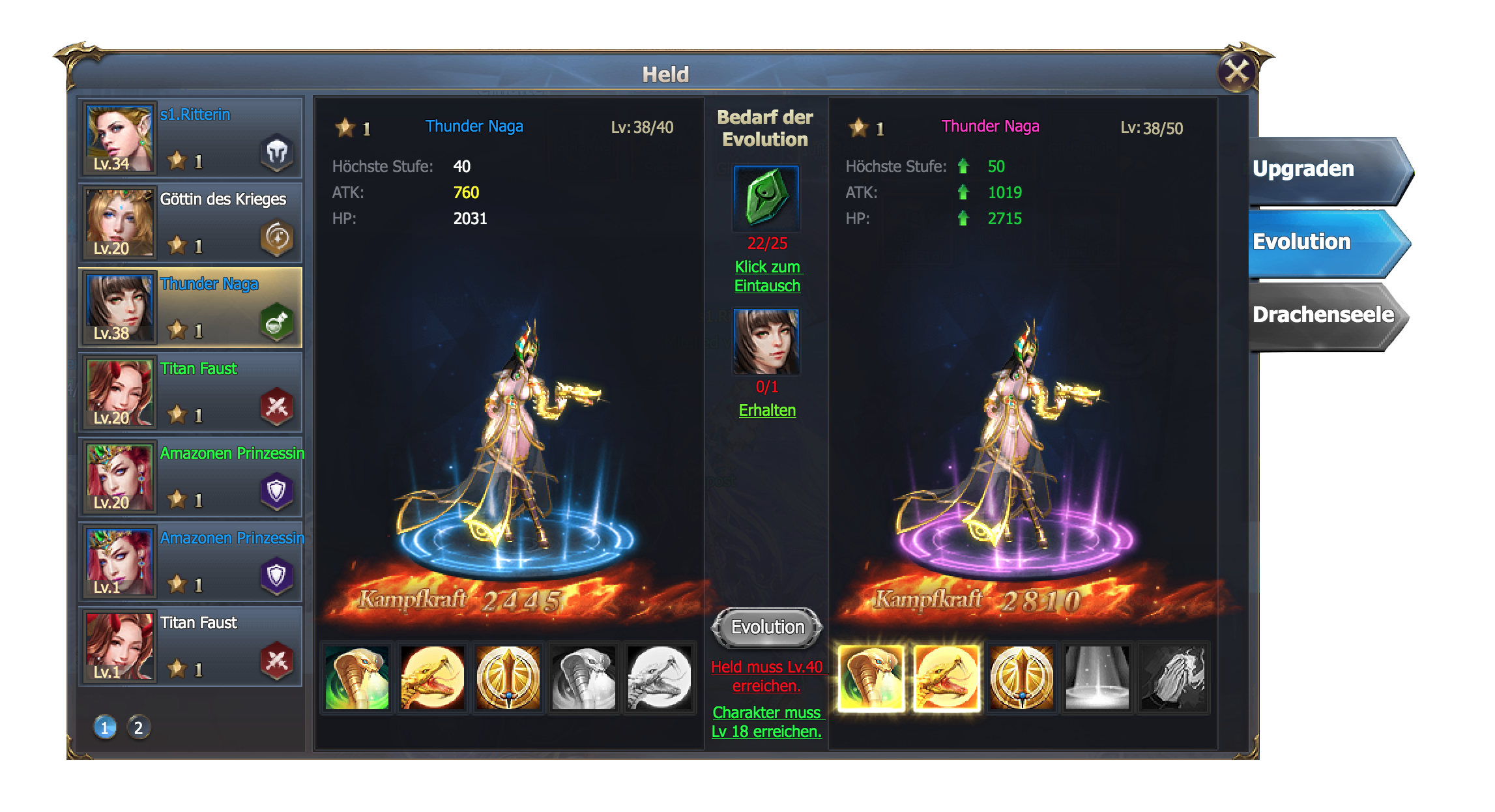This screenshot has height=812, width=1495.
Task: Click the Thunder Naga portrait requirement icon
Action: click(766, 341)
